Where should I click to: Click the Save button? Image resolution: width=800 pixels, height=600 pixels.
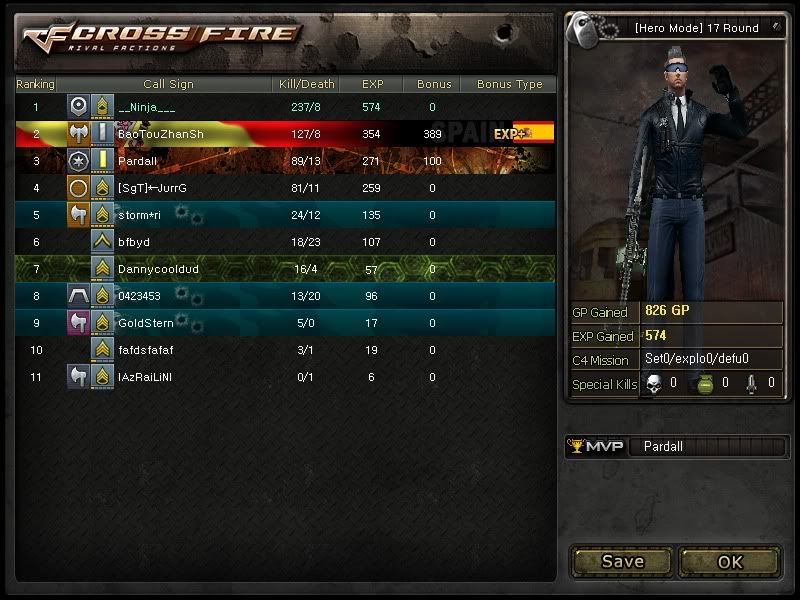[x=622, y=561]
